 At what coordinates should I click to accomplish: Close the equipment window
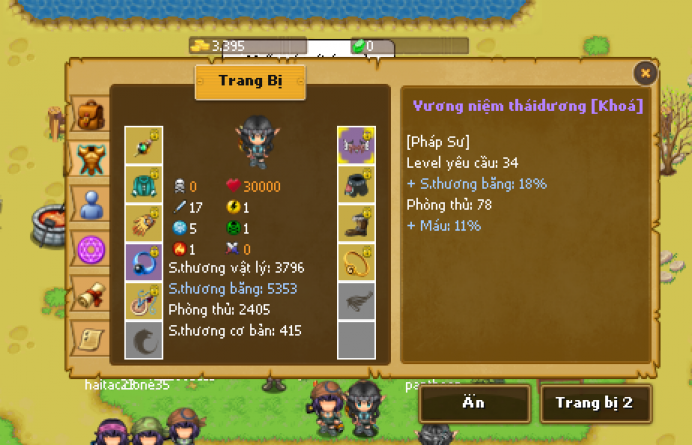645,73
